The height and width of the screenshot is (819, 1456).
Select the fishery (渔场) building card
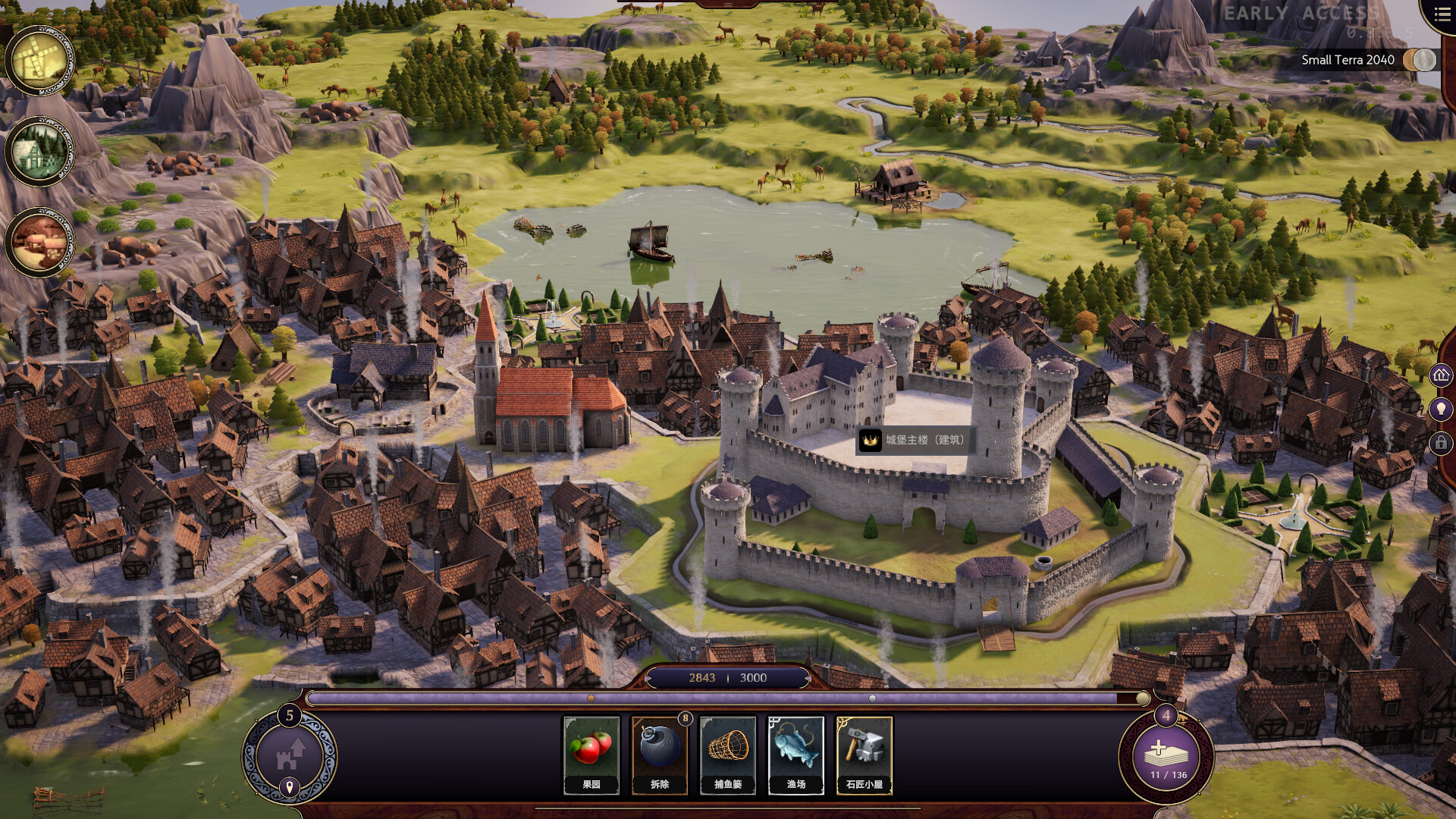pos(796,755)
